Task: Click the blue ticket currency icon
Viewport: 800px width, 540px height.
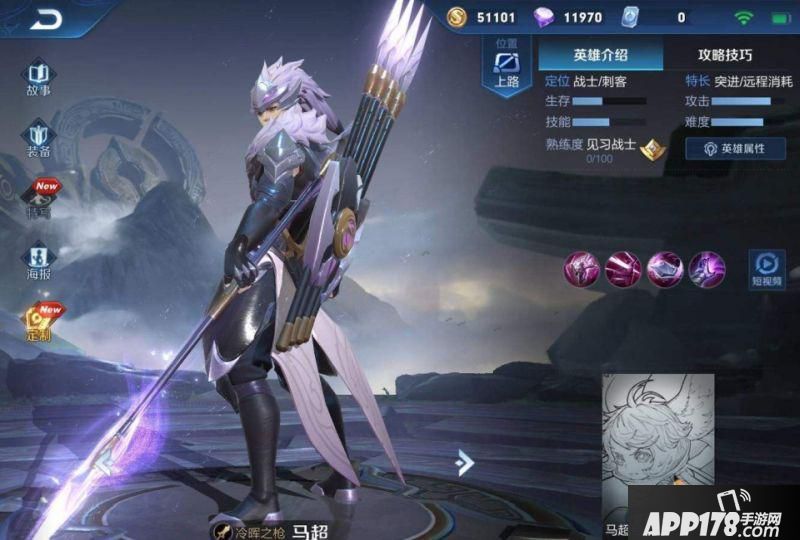Action: pyautogui.click(x=629, y=17)
